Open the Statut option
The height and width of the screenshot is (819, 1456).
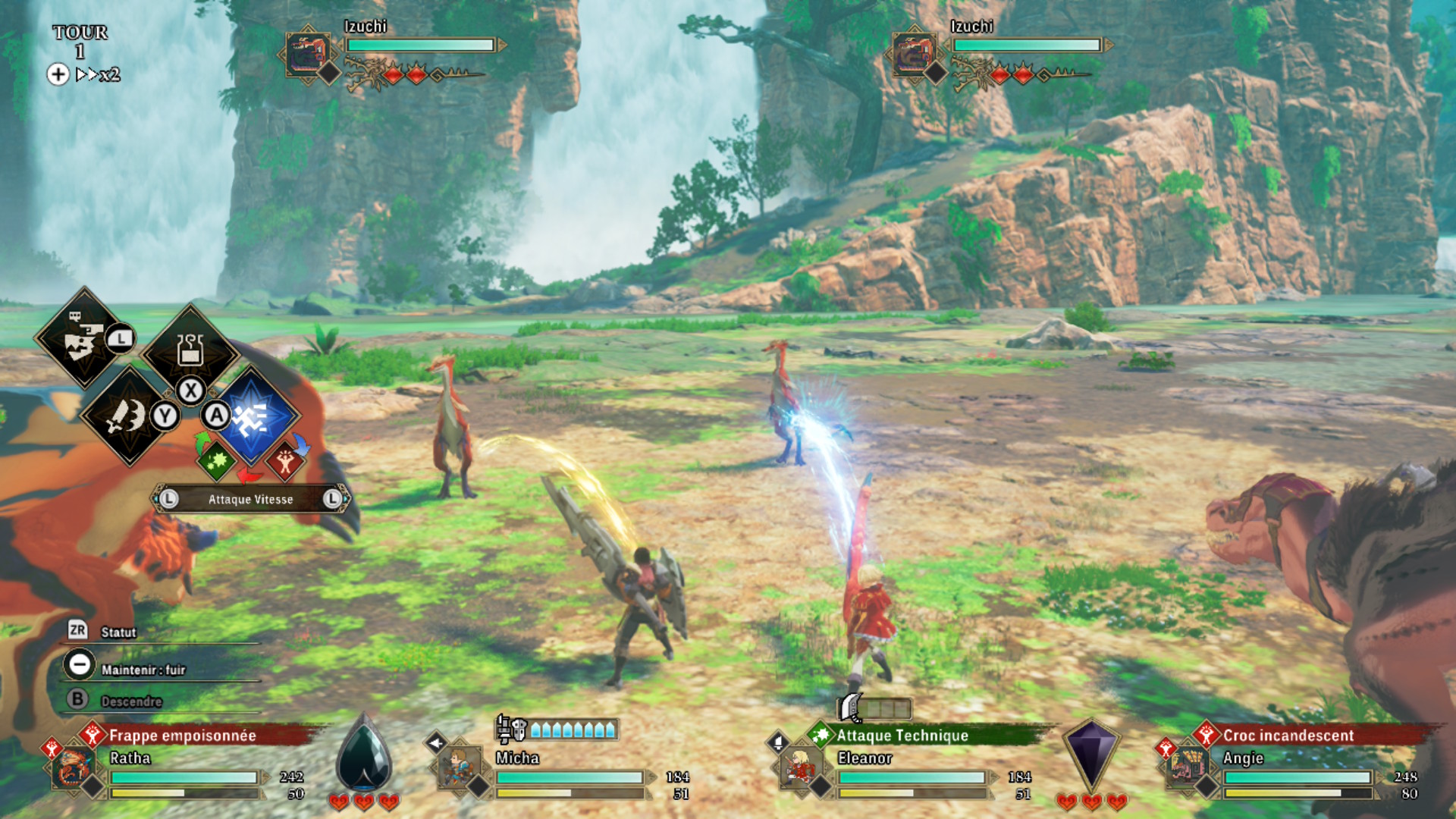point(118,632)
